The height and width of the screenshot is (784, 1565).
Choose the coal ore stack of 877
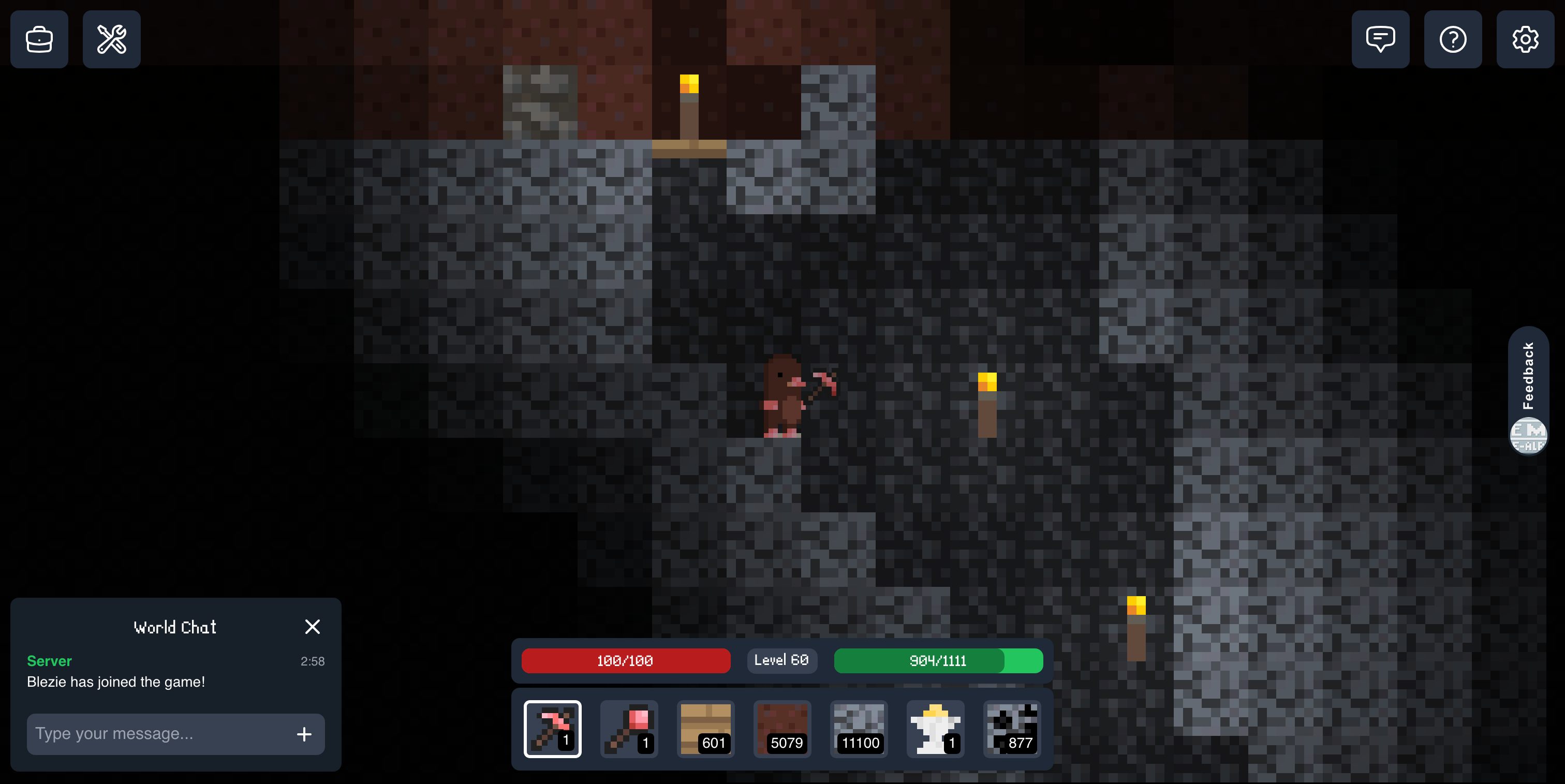click(1012, 729)
